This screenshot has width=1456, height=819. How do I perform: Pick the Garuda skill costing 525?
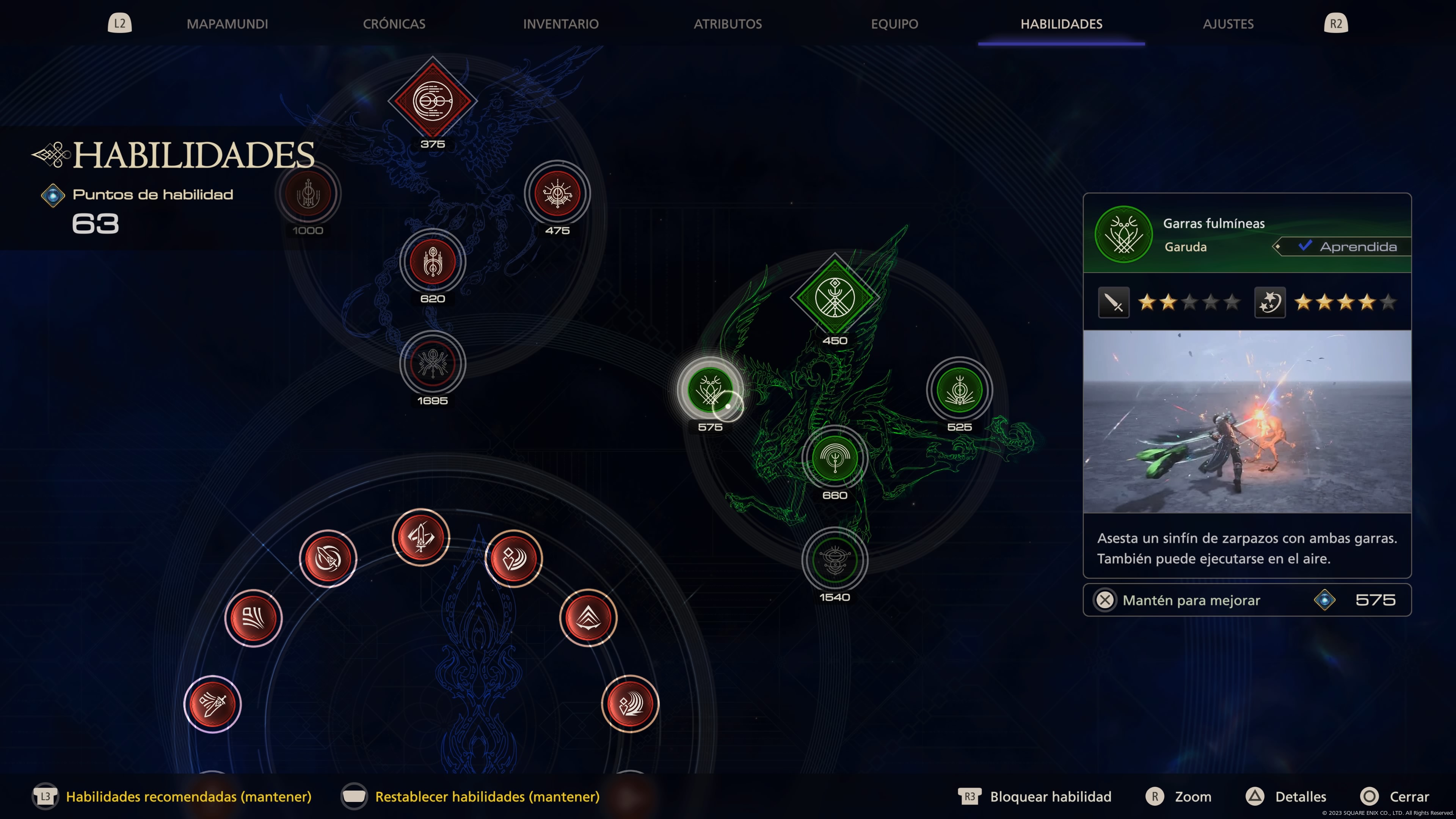[959, 390]
